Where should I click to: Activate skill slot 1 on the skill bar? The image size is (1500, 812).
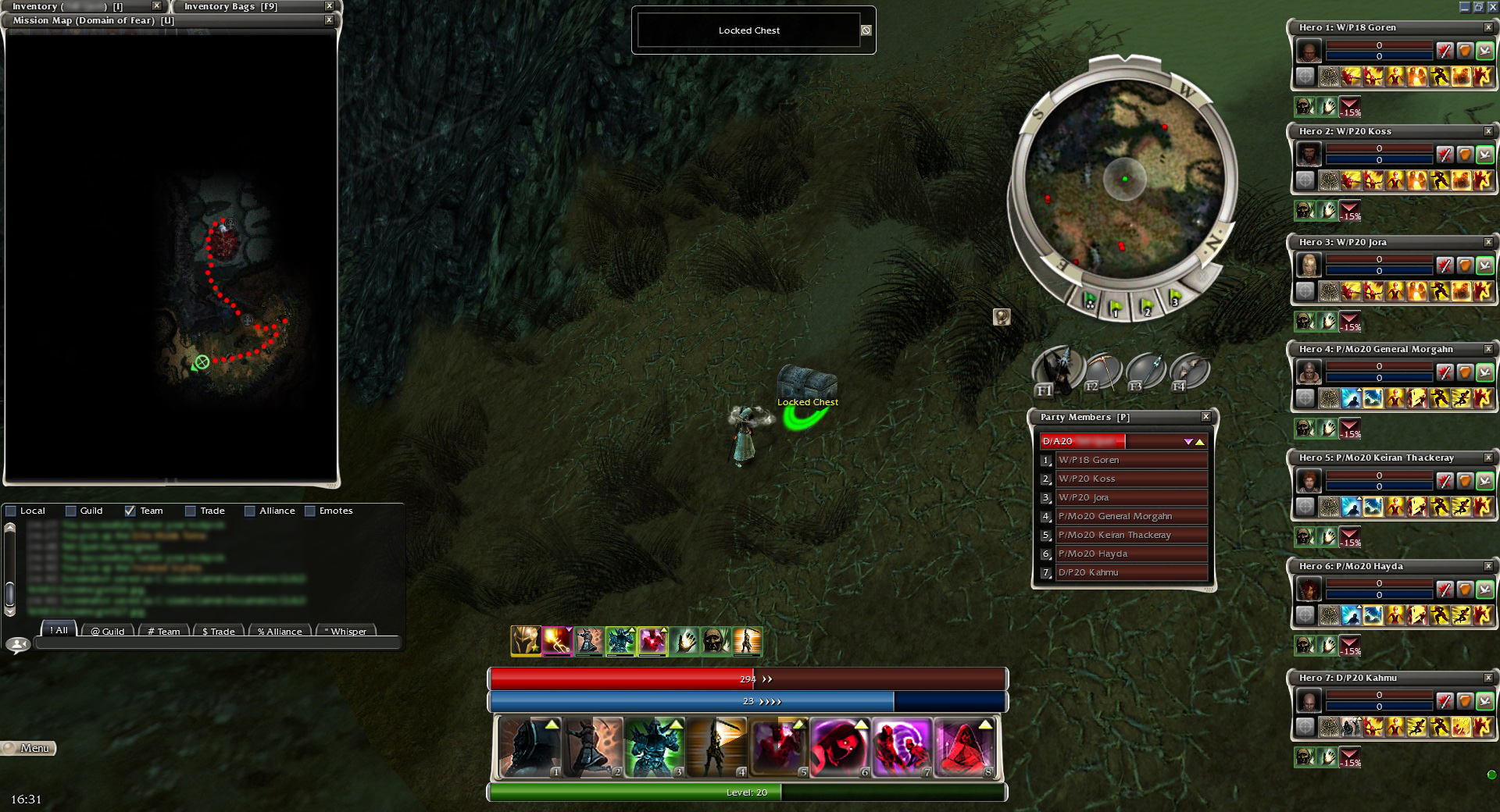529,748
